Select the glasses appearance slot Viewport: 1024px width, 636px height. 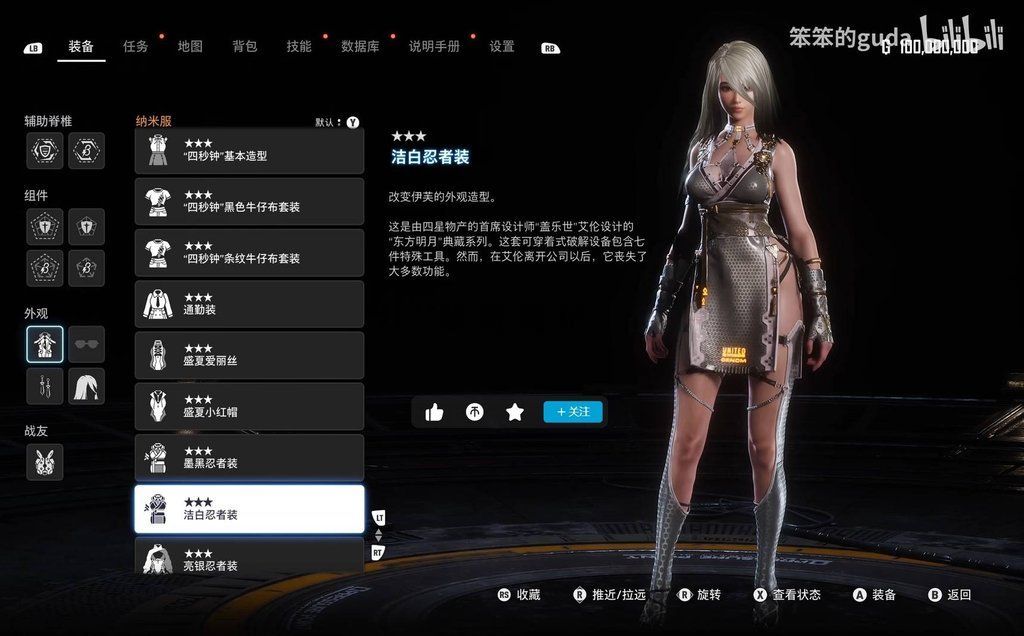coord(87,344)
